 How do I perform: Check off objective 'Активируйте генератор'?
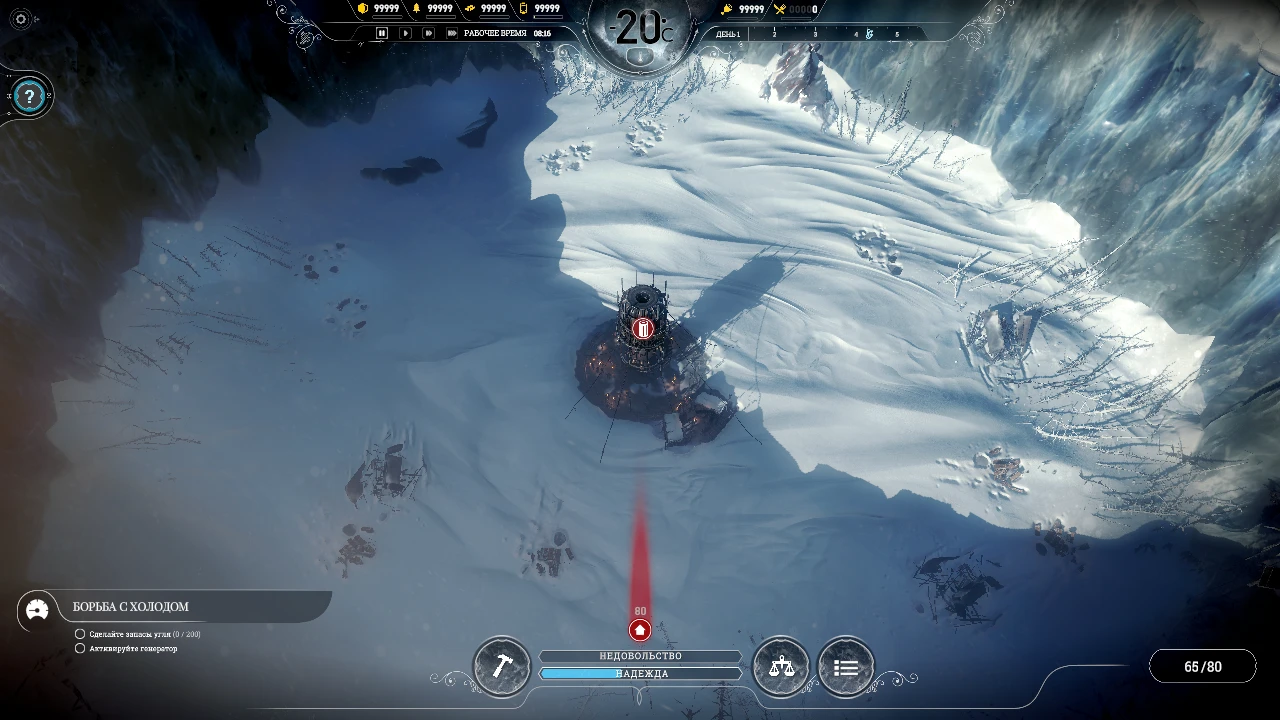tap(80, 648)
